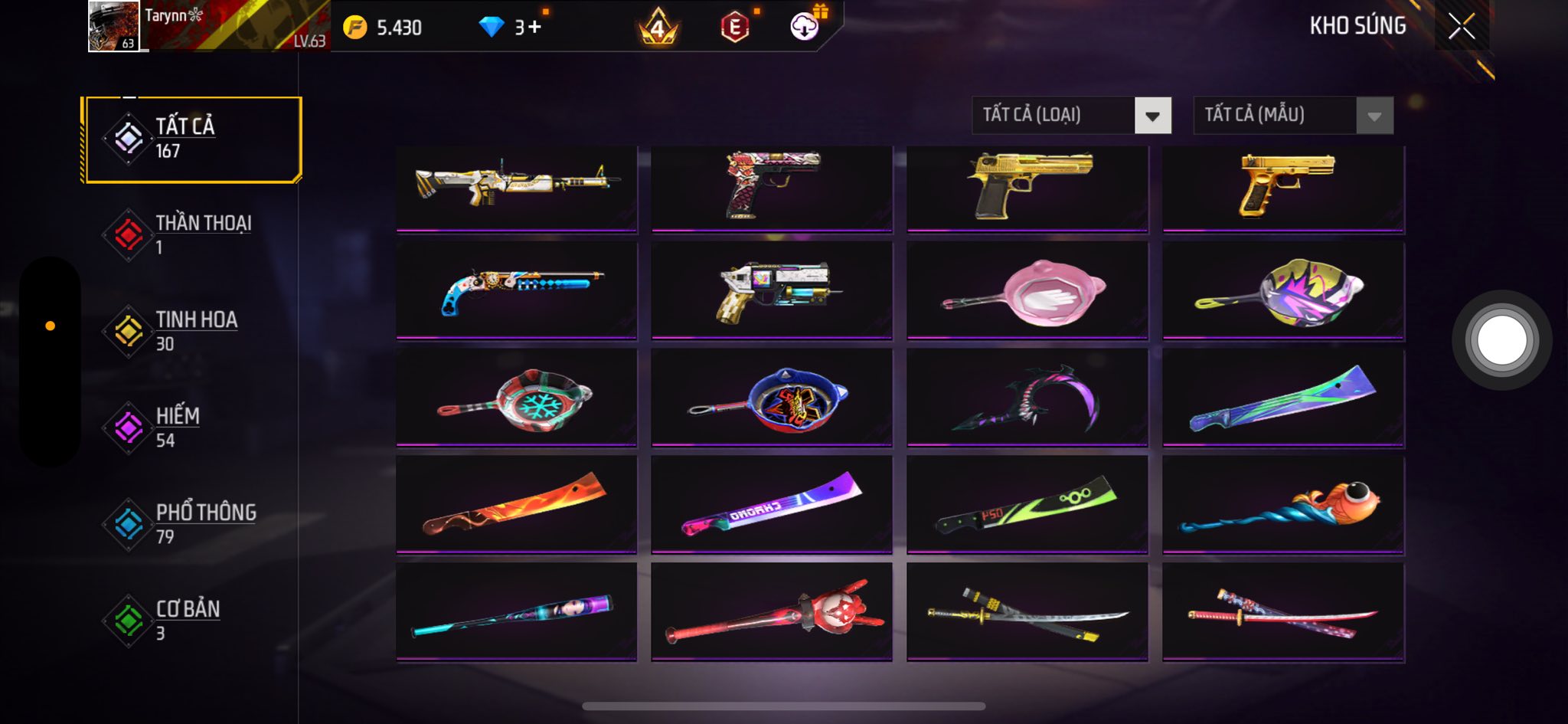Viewport: 1568px width, 724px height.
Task: Select the Tất Cả category tab
Action: (x=192, y=139)
